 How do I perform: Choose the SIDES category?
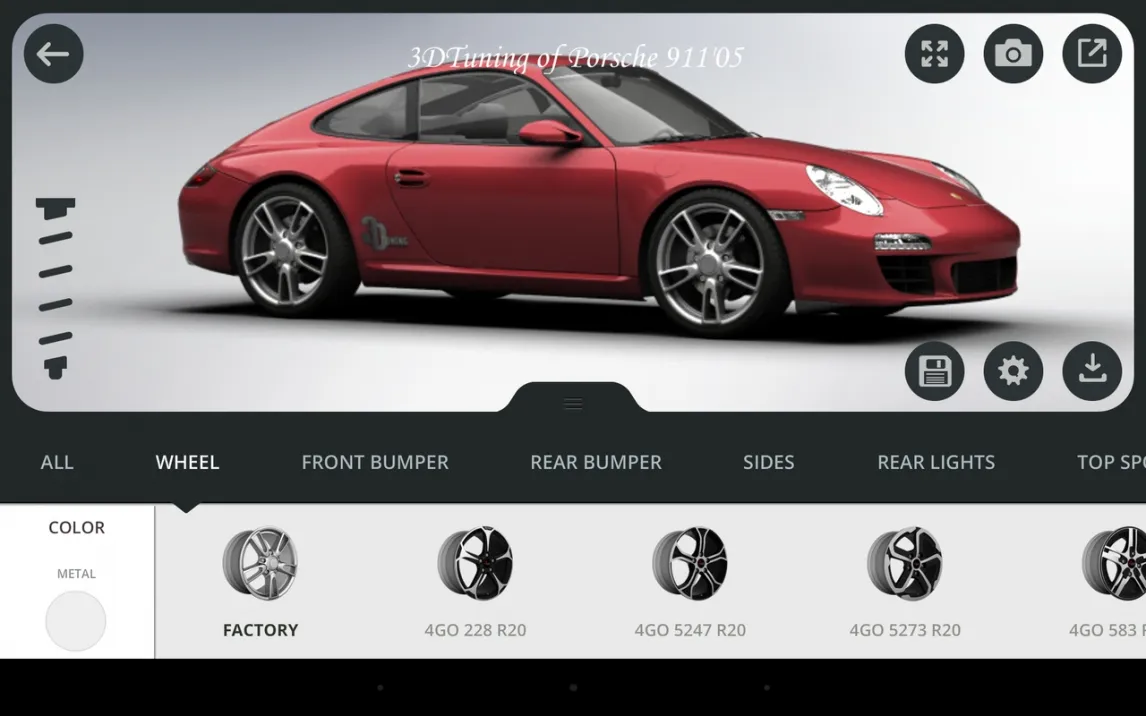click(768, 462)
